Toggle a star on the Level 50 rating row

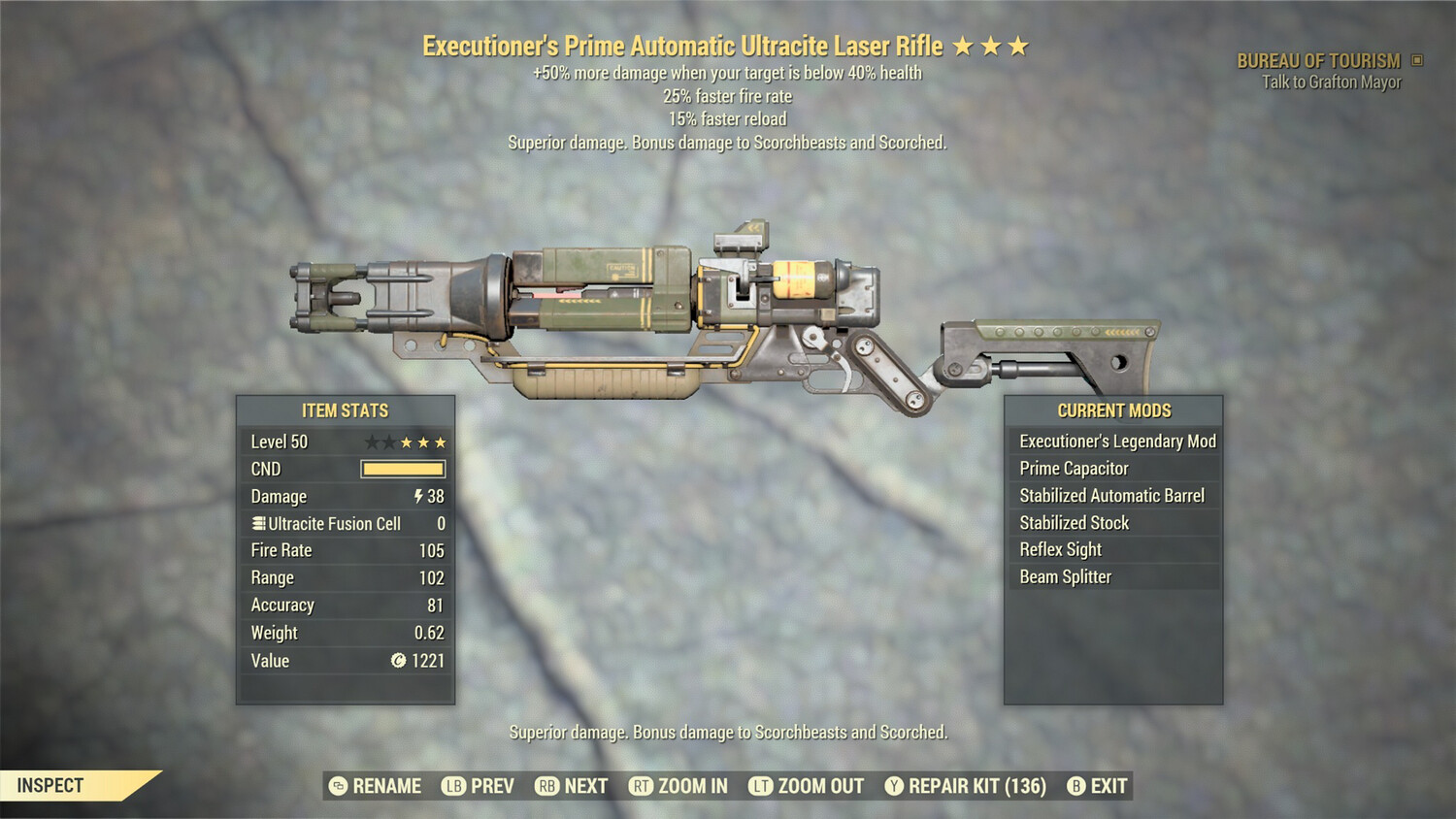tap(408, 441)
